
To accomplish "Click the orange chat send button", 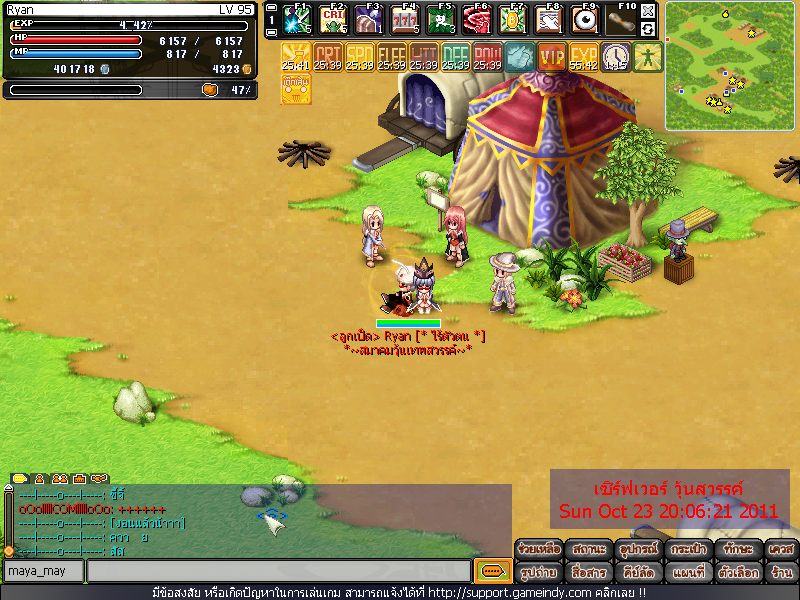I will tap(490, 571).
